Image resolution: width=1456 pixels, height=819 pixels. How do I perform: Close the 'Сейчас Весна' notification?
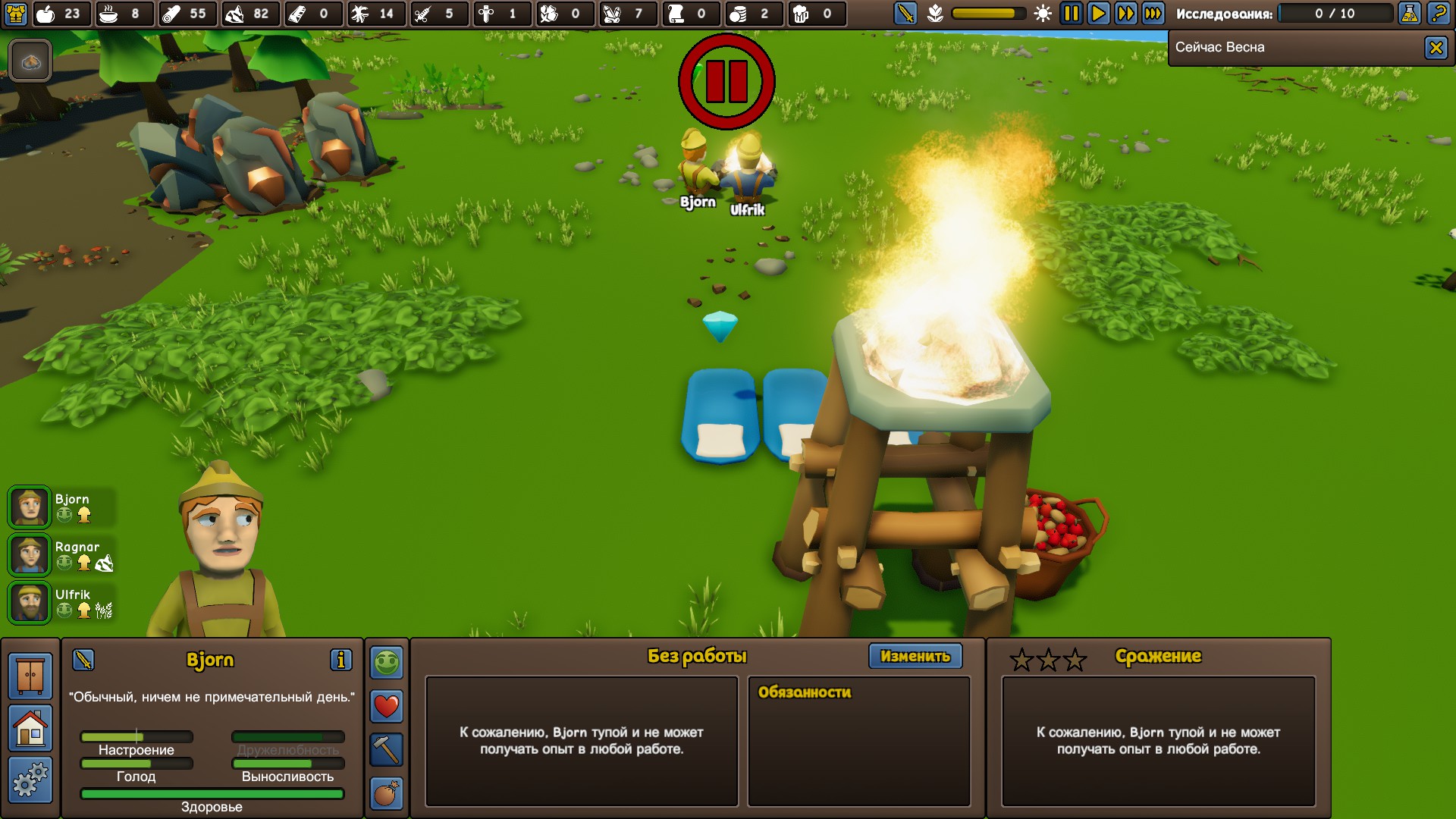pyautogui.click(x=1436, y=48)
